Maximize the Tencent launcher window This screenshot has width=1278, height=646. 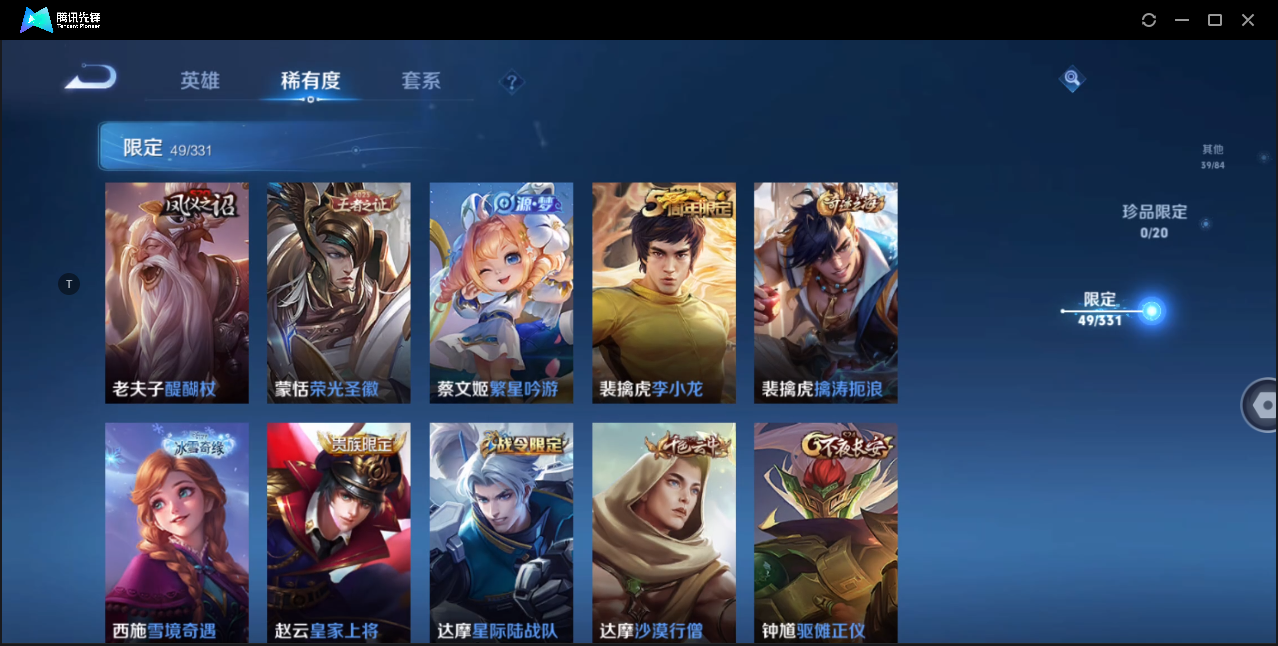coord(1215,20)
